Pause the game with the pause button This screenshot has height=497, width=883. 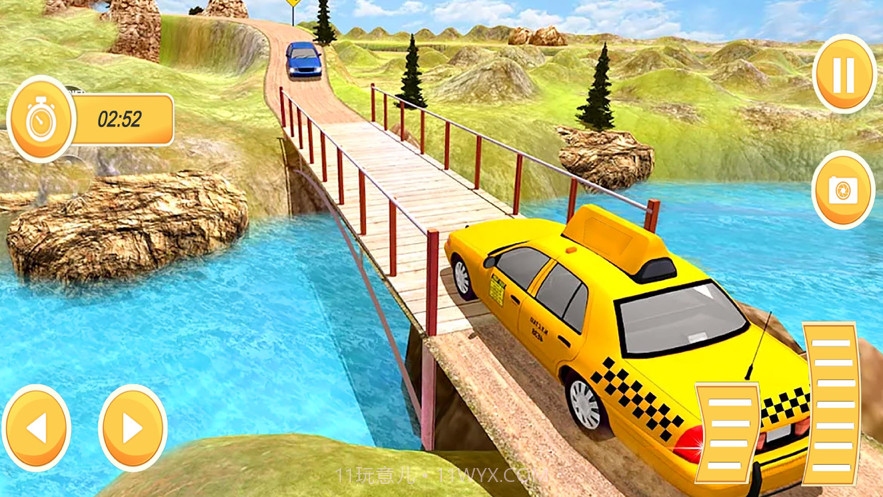coord(844,74)
